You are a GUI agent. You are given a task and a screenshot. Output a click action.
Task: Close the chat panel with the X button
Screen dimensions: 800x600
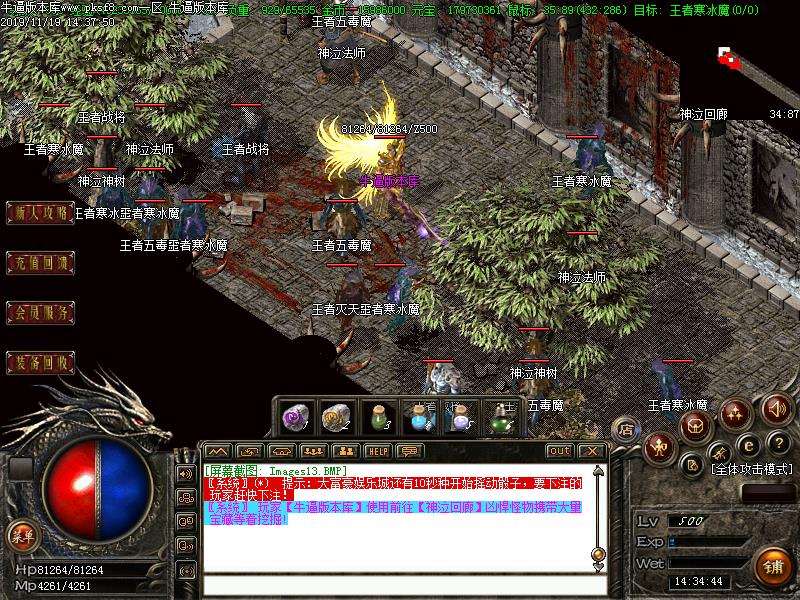coord(592,451)
